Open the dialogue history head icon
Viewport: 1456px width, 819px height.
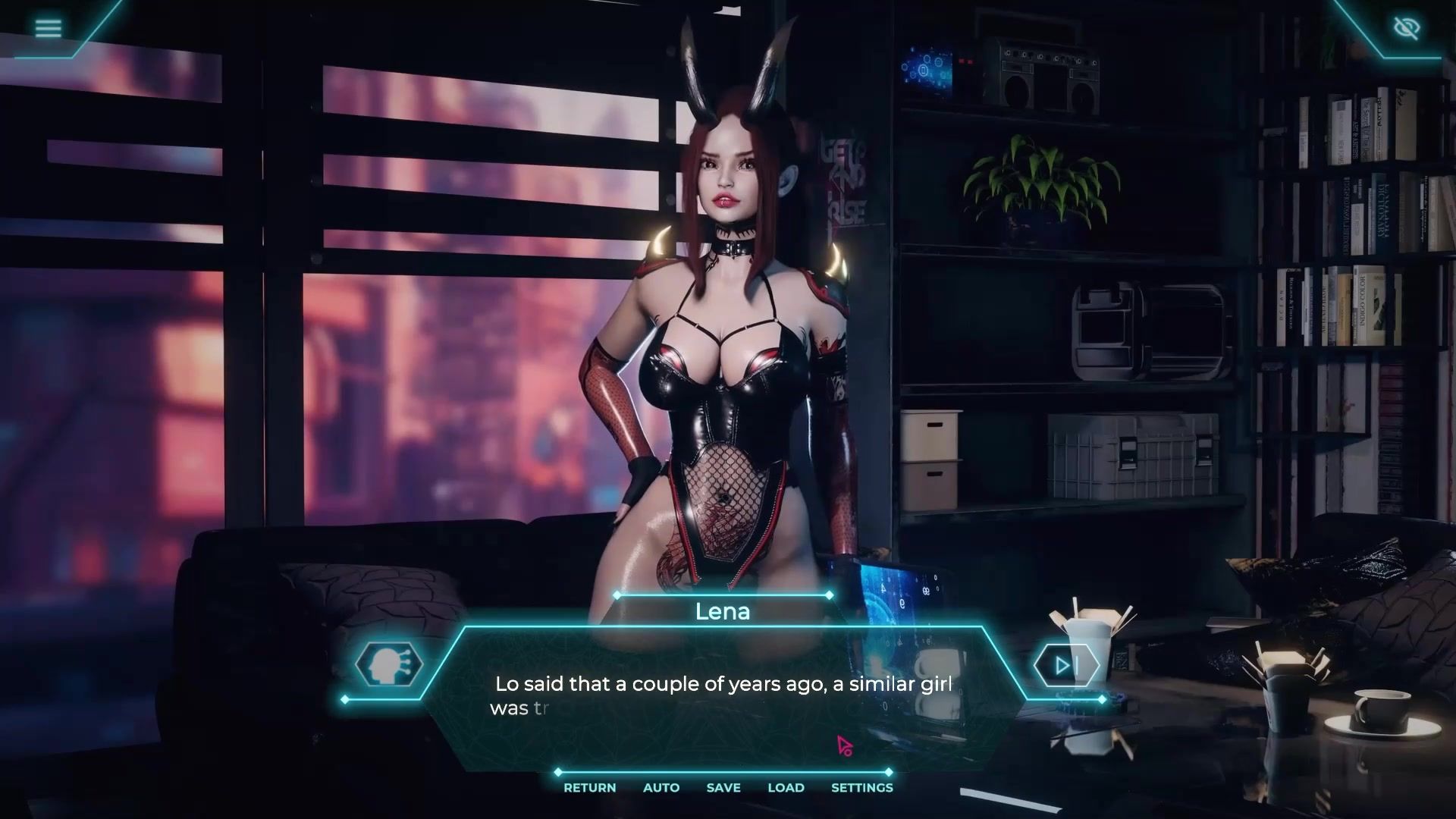coord(389,665)
